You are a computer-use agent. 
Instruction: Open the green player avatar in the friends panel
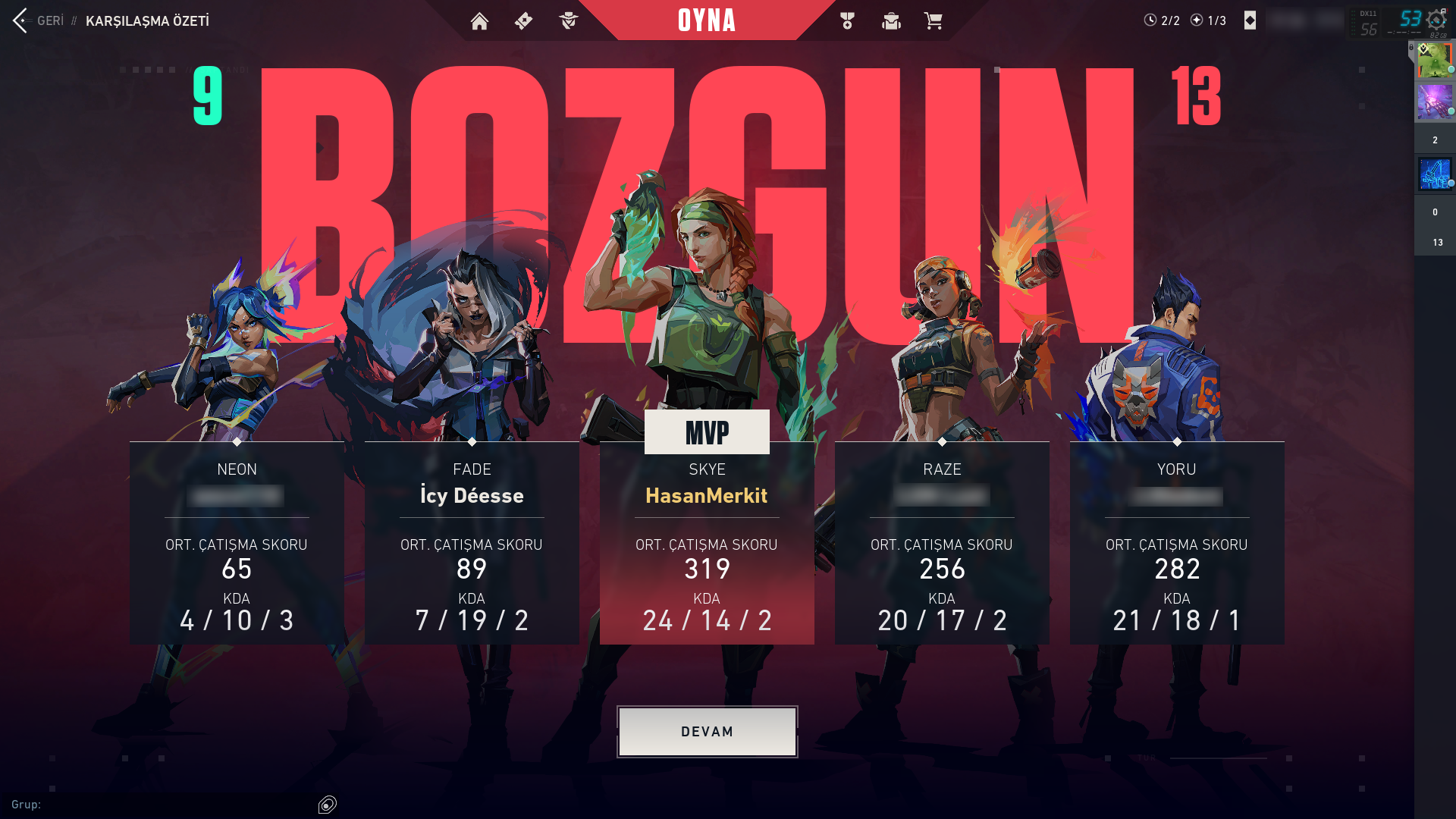pos(1434,61)
